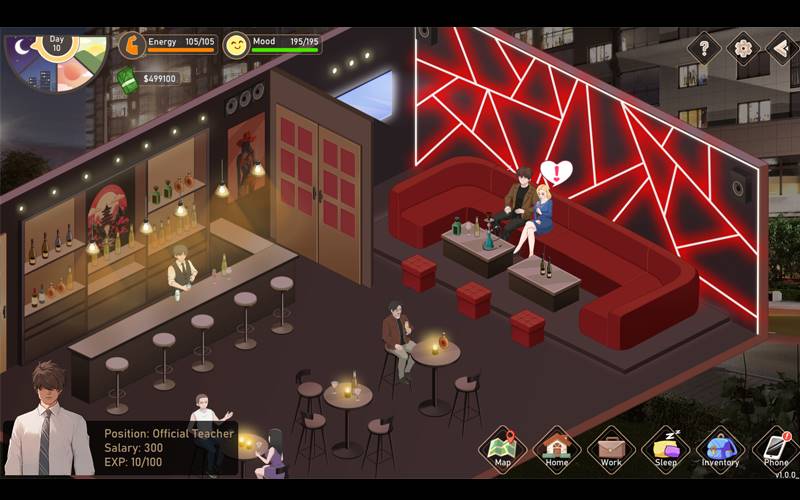This screenshot has height=500, width=800.
Task: Open the Phone with notification badge
Action: [775, 446]
